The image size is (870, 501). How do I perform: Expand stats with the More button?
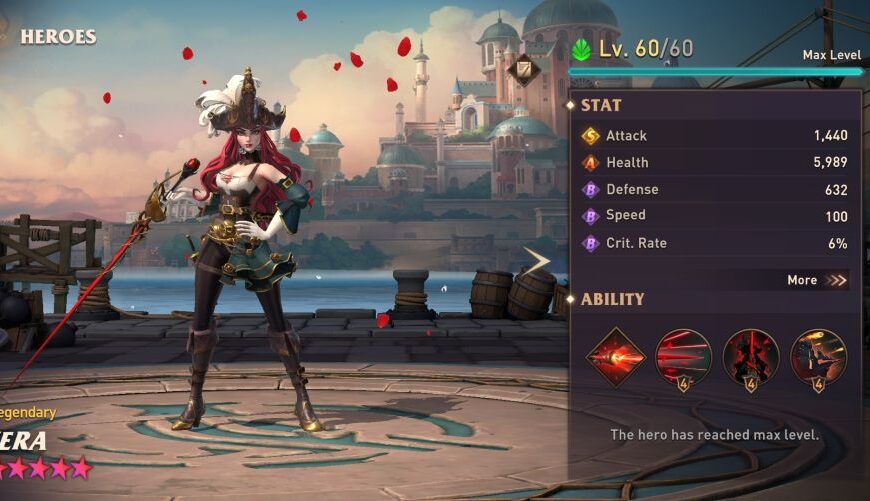click(817, 280)
